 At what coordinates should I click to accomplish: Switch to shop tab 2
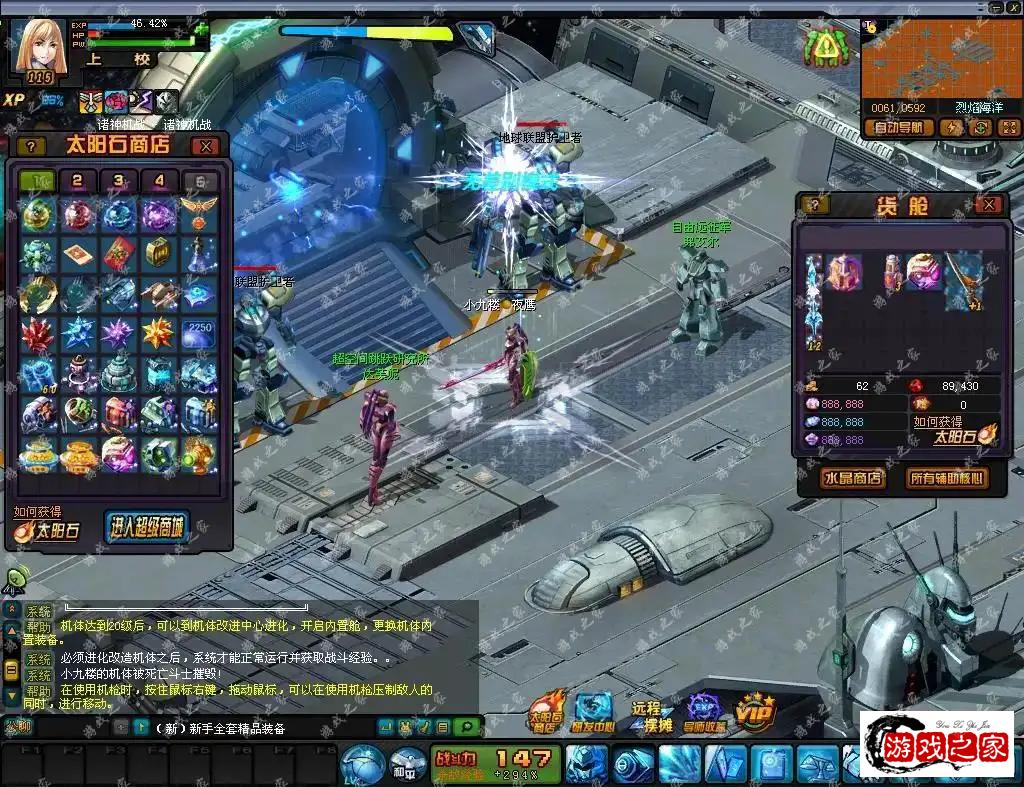click(77, 181)
